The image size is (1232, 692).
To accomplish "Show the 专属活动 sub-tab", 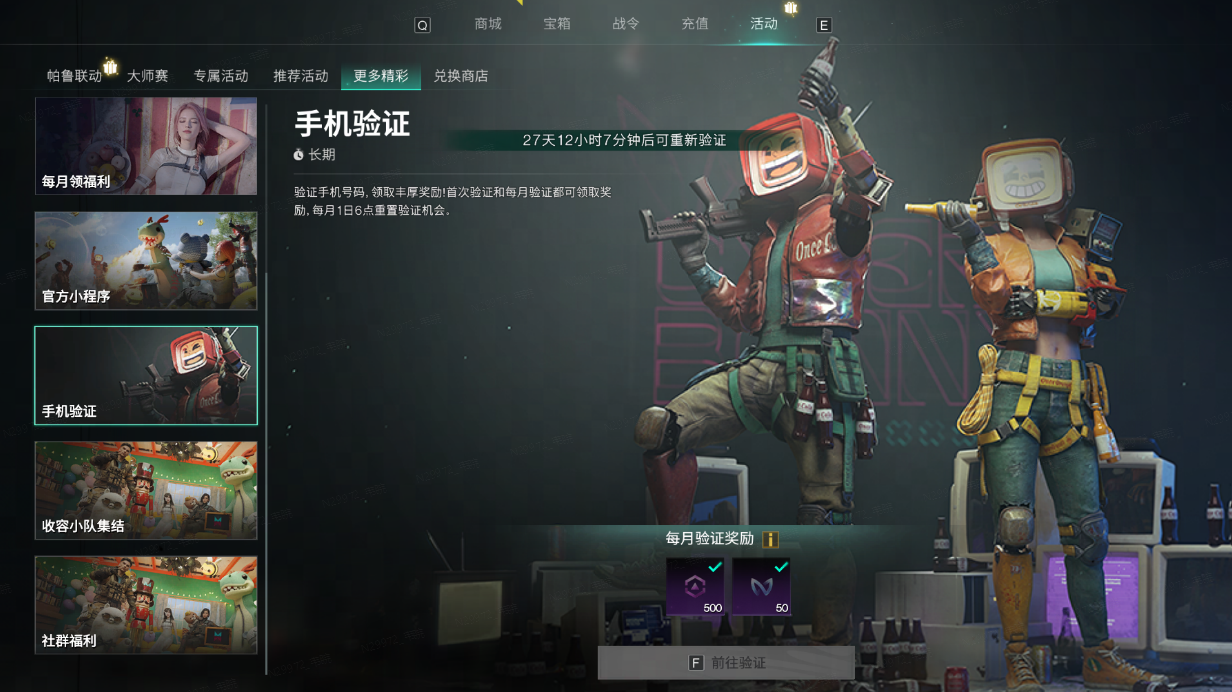I will 221,76.
